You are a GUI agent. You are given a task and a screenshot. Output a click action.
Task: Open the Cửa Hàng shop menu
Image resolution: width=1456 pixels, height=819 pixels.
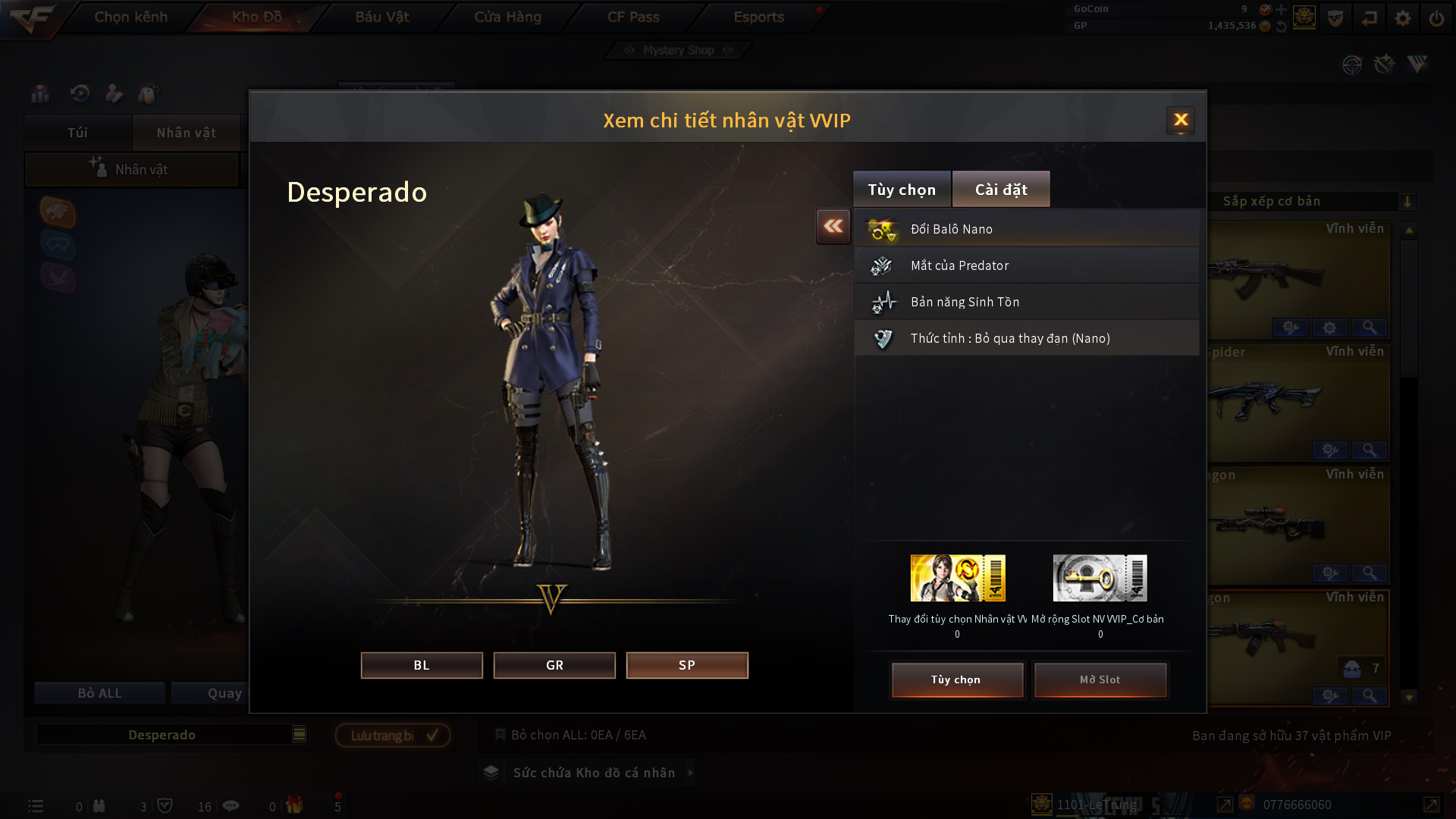click(x=507, y=17)
